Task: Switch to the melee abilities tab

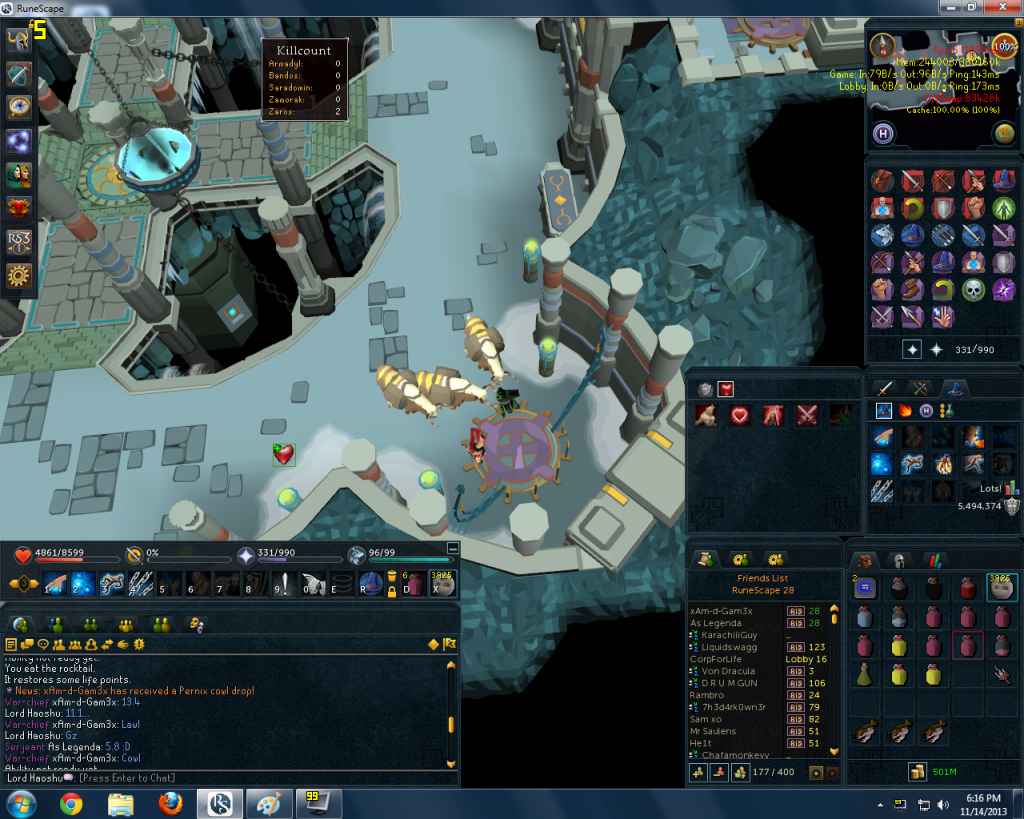Action: click(884, 388)
